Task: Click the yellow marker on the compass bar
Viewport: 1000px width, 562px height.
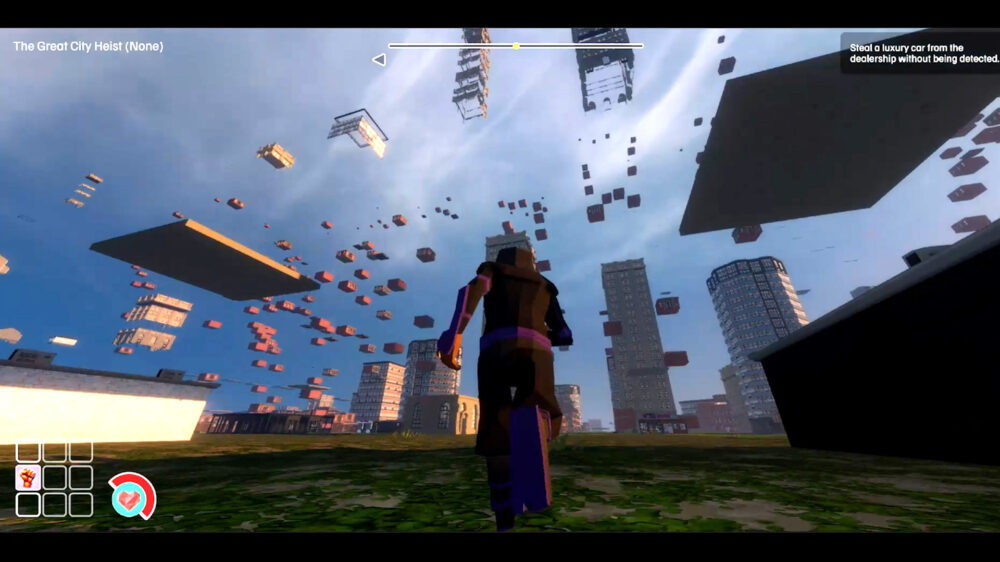Action: pyautogui.click(x=516, y=46)
